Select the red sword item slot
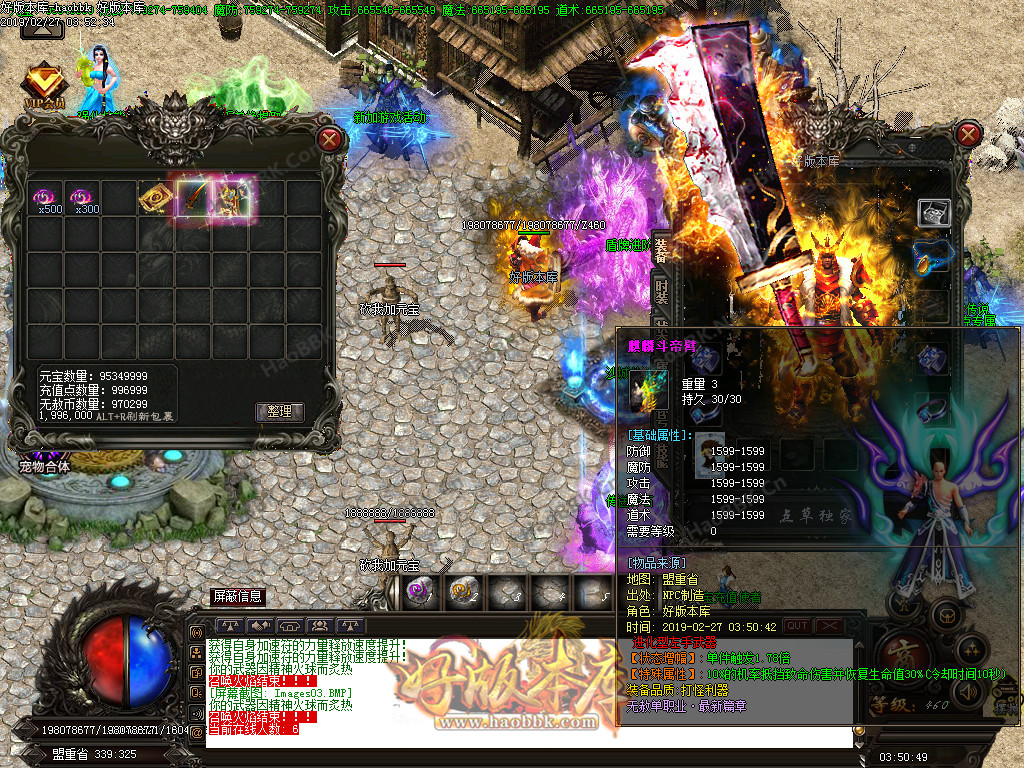 tap(194, 198)
